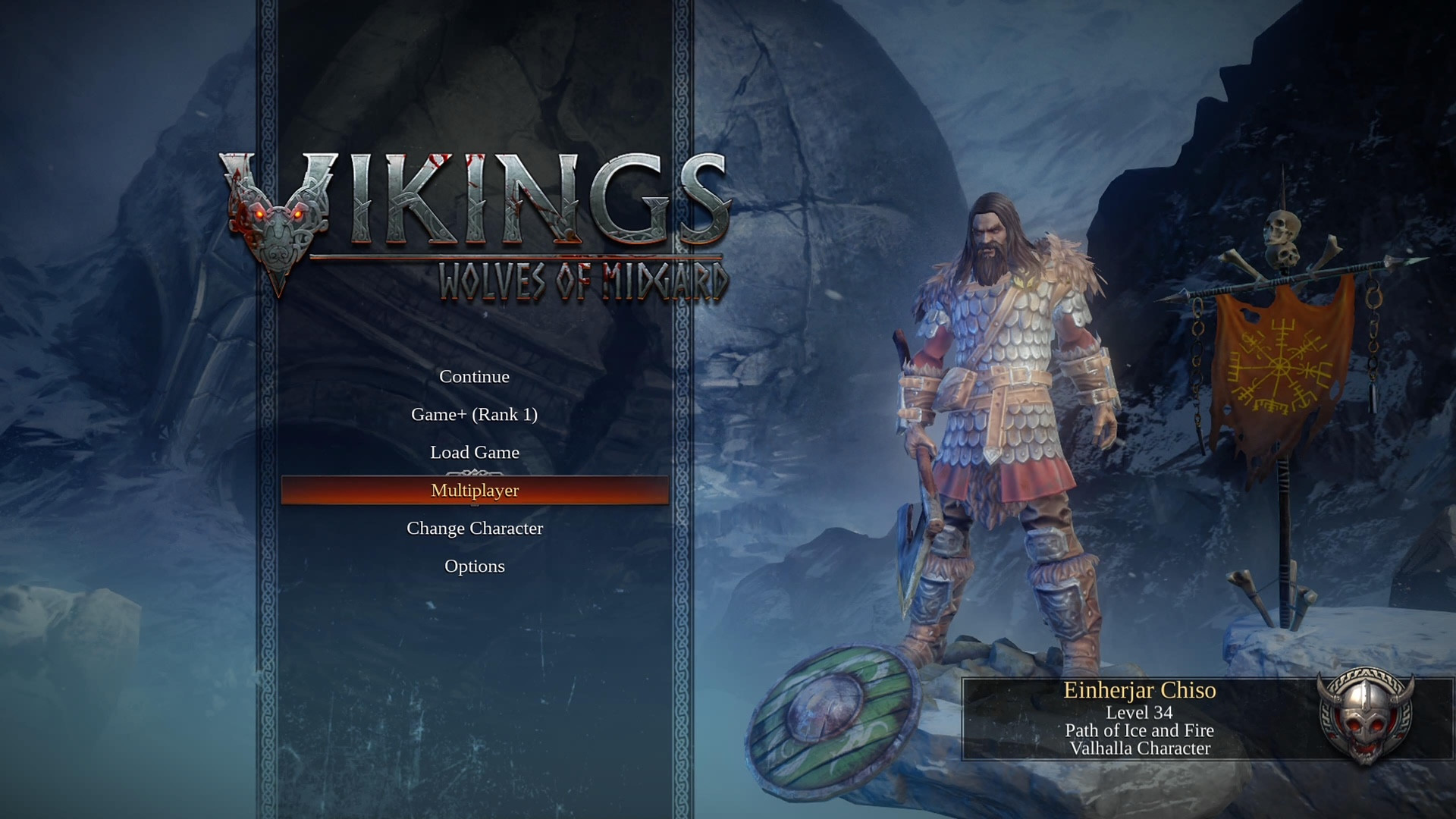The image size is (1456, 819).
Task: Click the Einherjar Chiso name label
Action: (1140, 691)
